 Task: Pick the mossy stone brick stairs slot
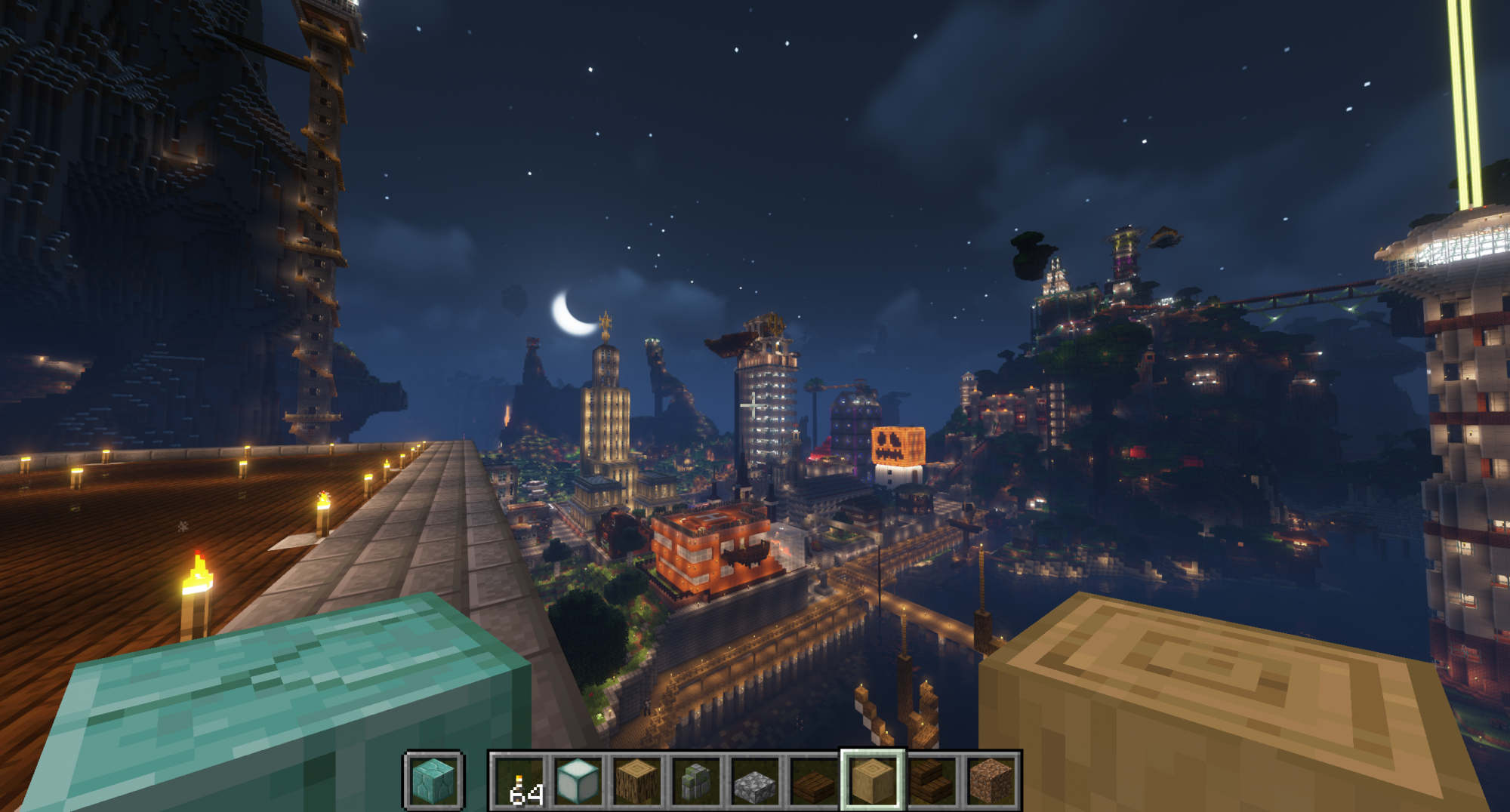point(695,781)
